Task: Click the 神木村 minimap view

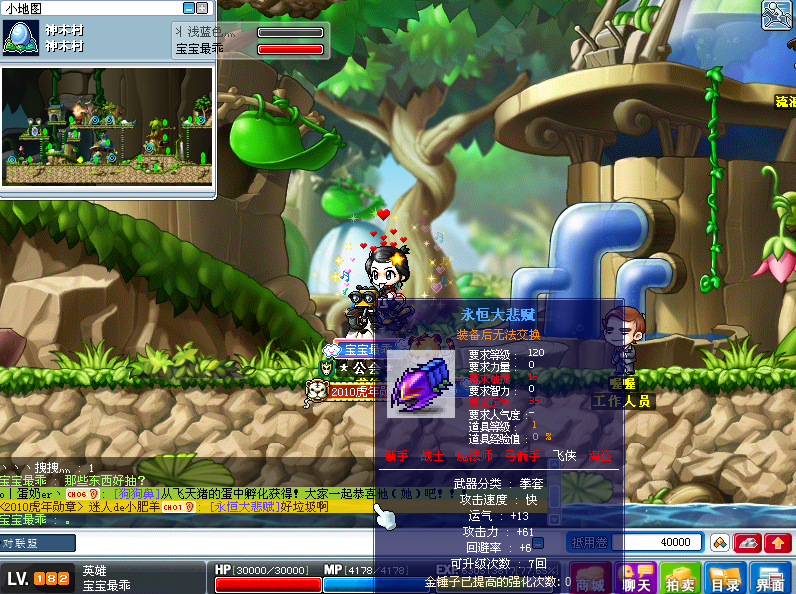Action: click(x=108, y=139)
